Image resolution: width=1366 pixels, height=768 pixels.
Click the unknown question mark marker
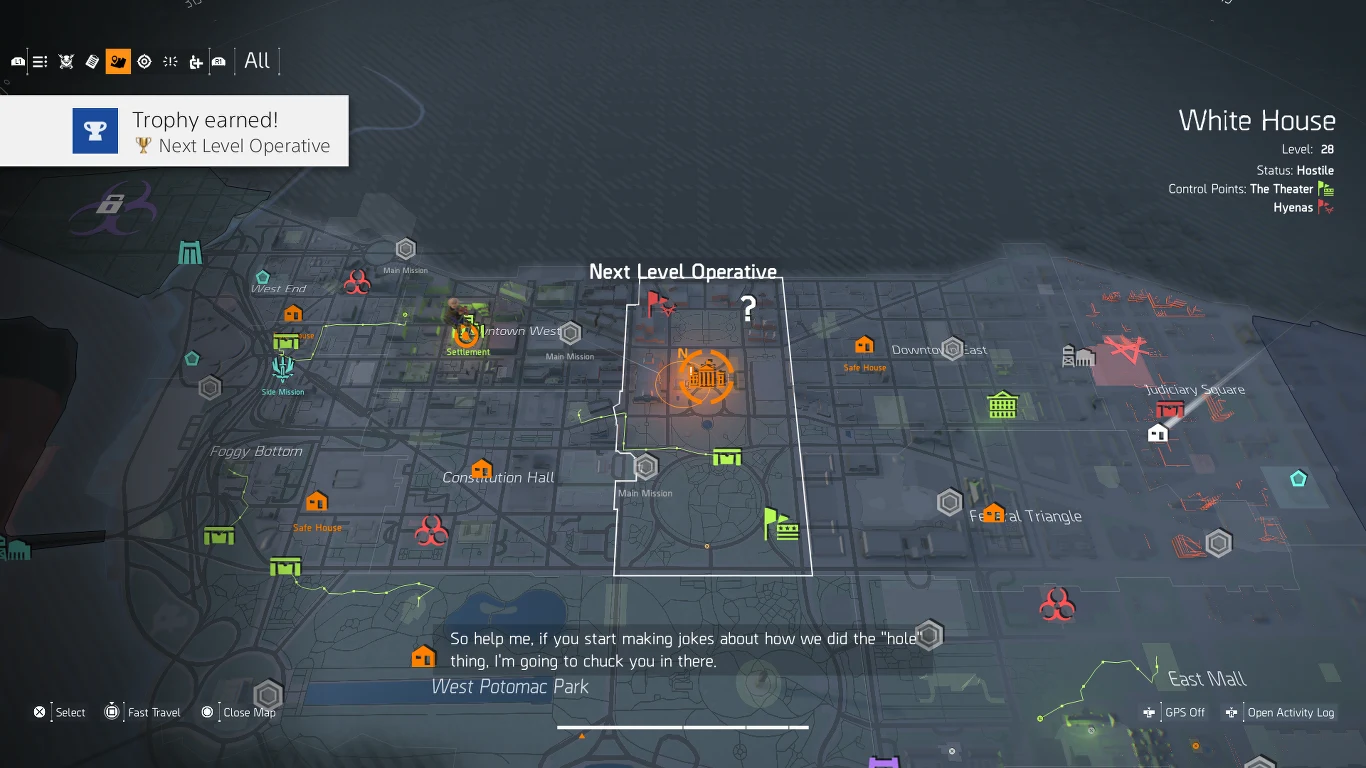(x=747, y=309)
